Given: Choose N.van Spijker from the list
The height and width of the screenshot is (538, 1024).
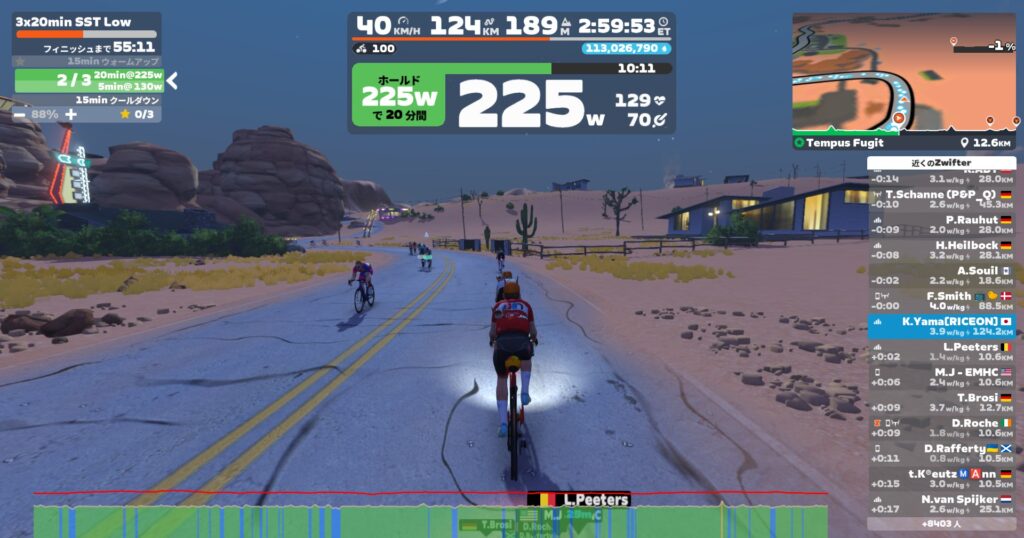Looking at the screenshot, I should (x=941, y=504).
